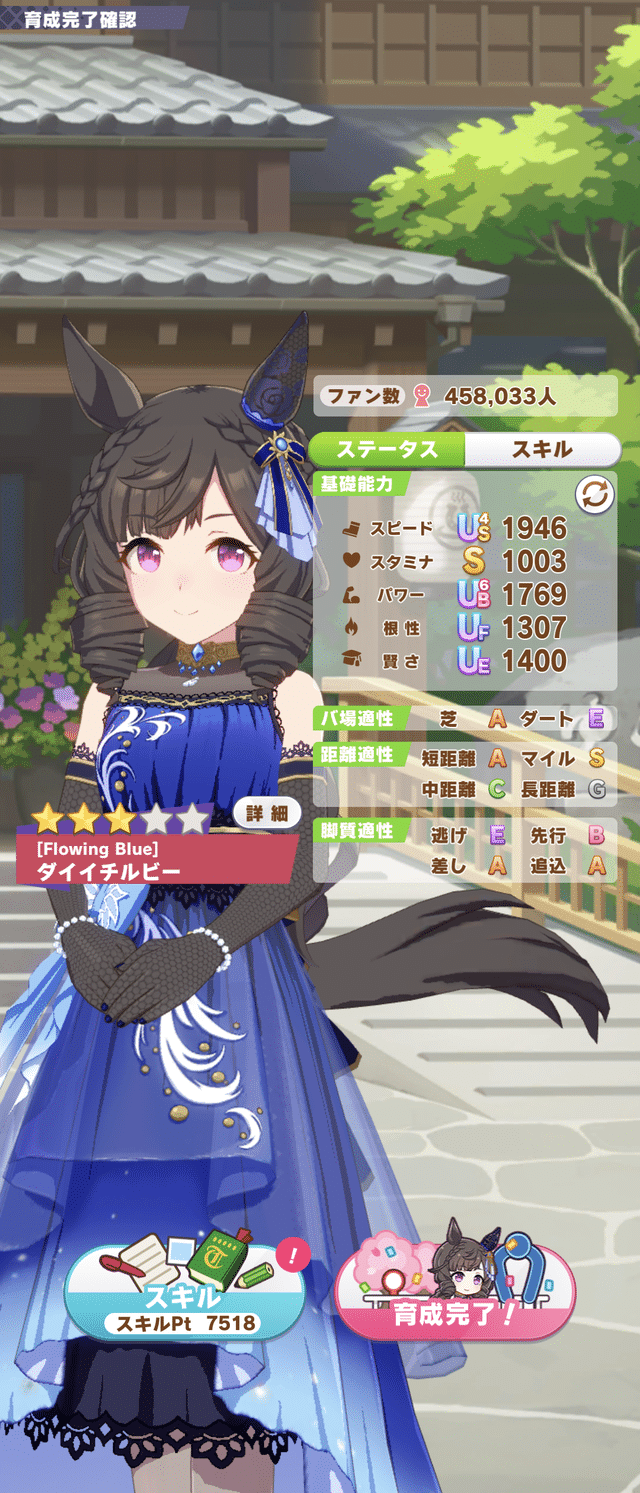640x1493 pixels.
Task: Open the 詳細 details button
Action: point(267,815)
